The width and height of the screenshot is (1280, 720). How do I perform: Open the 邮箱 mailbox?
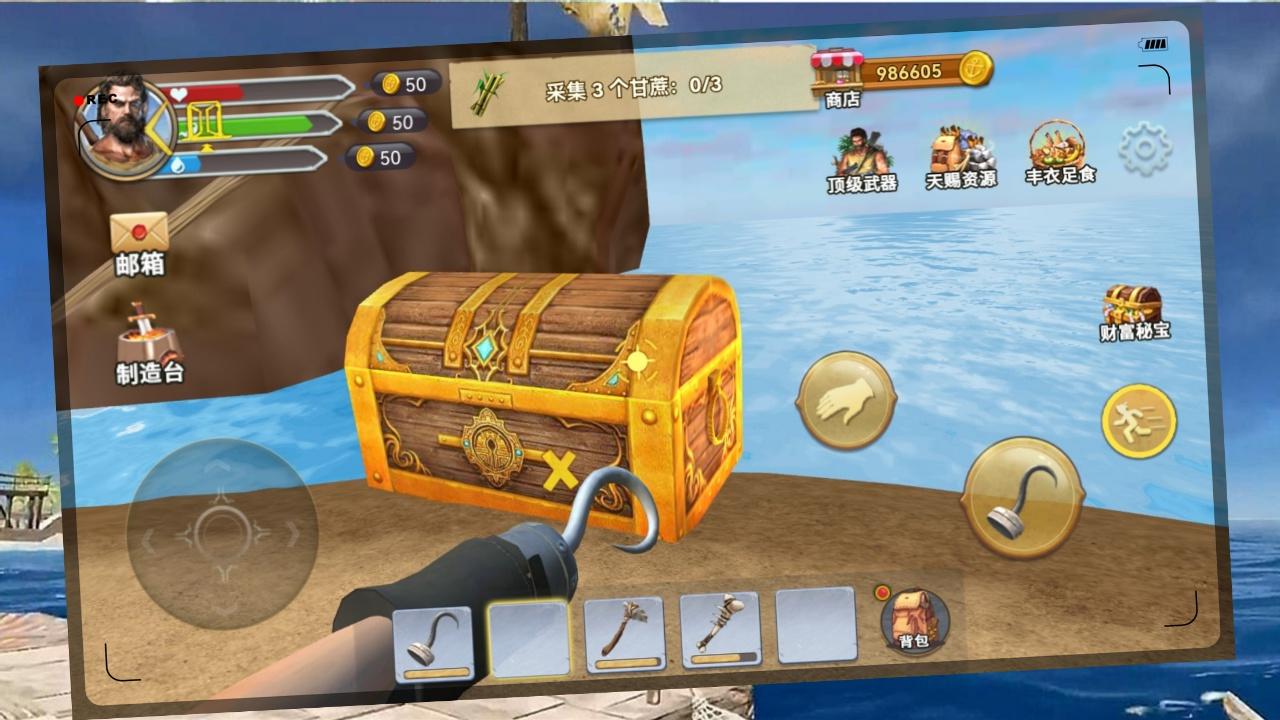139,243
